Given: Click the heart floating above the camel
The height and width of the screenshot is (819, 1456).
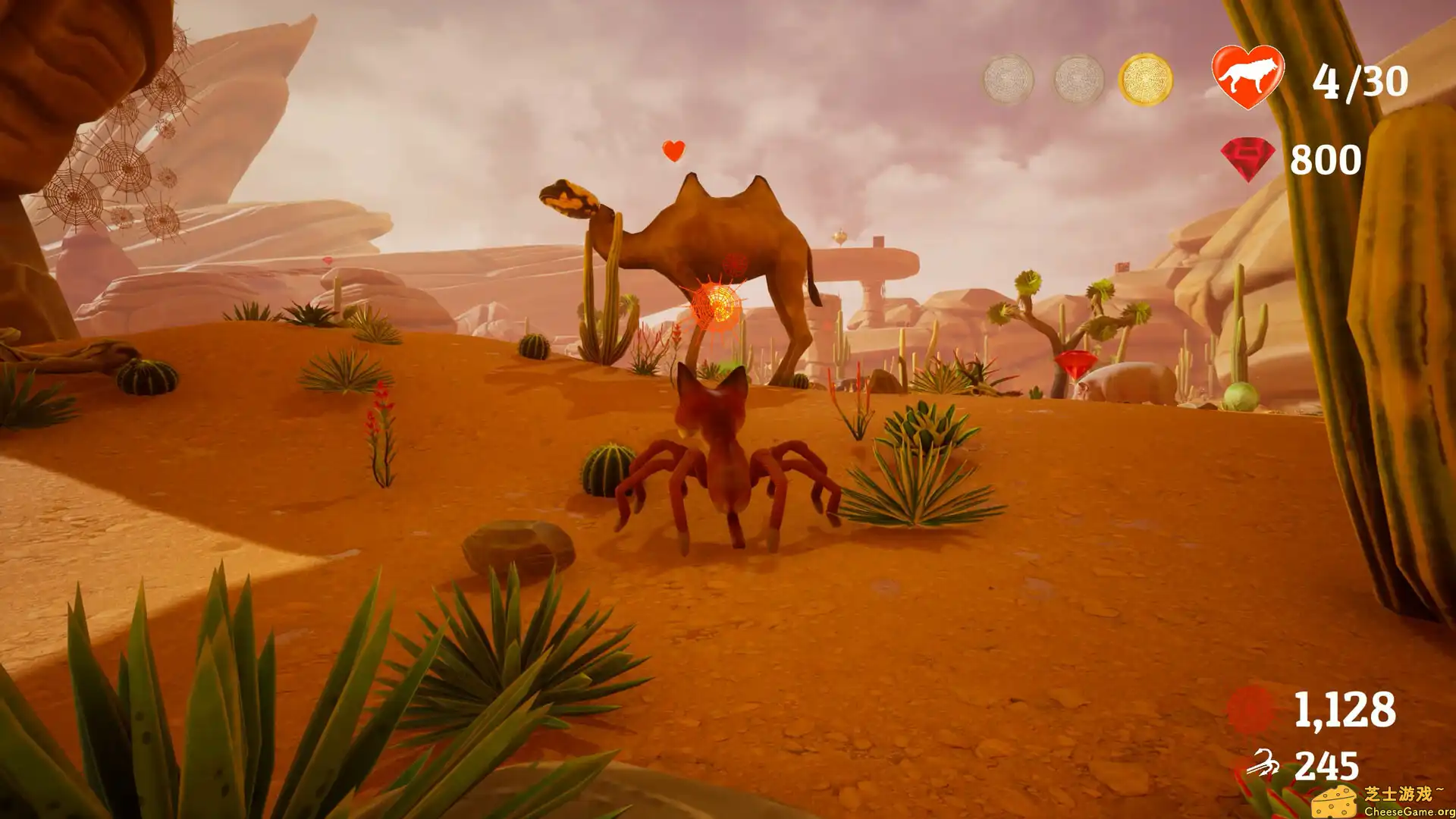Looking at the screenshot, I should [670, 149].
